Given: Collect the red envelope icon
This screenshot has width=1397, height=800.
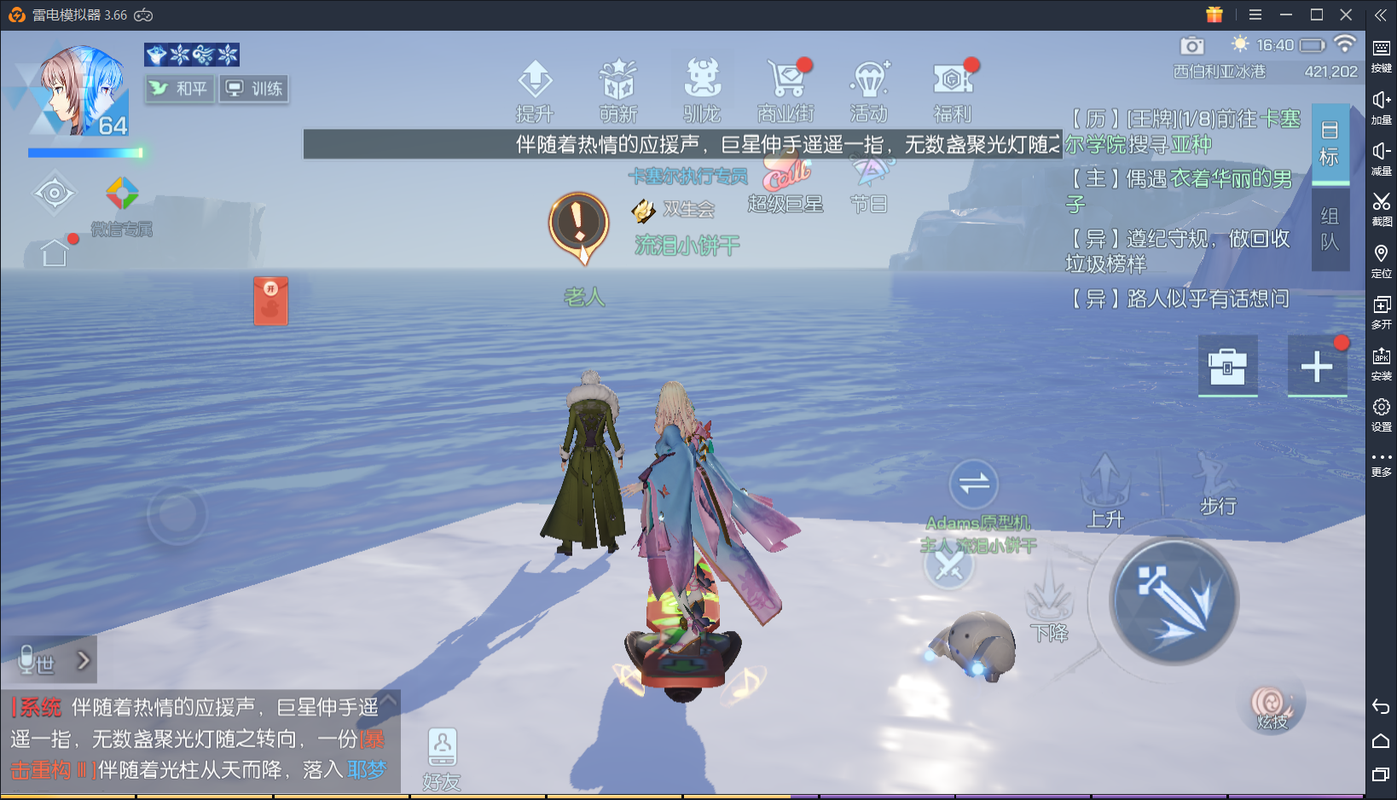Looking at the screenshot, I should click(x=270, y=301).
